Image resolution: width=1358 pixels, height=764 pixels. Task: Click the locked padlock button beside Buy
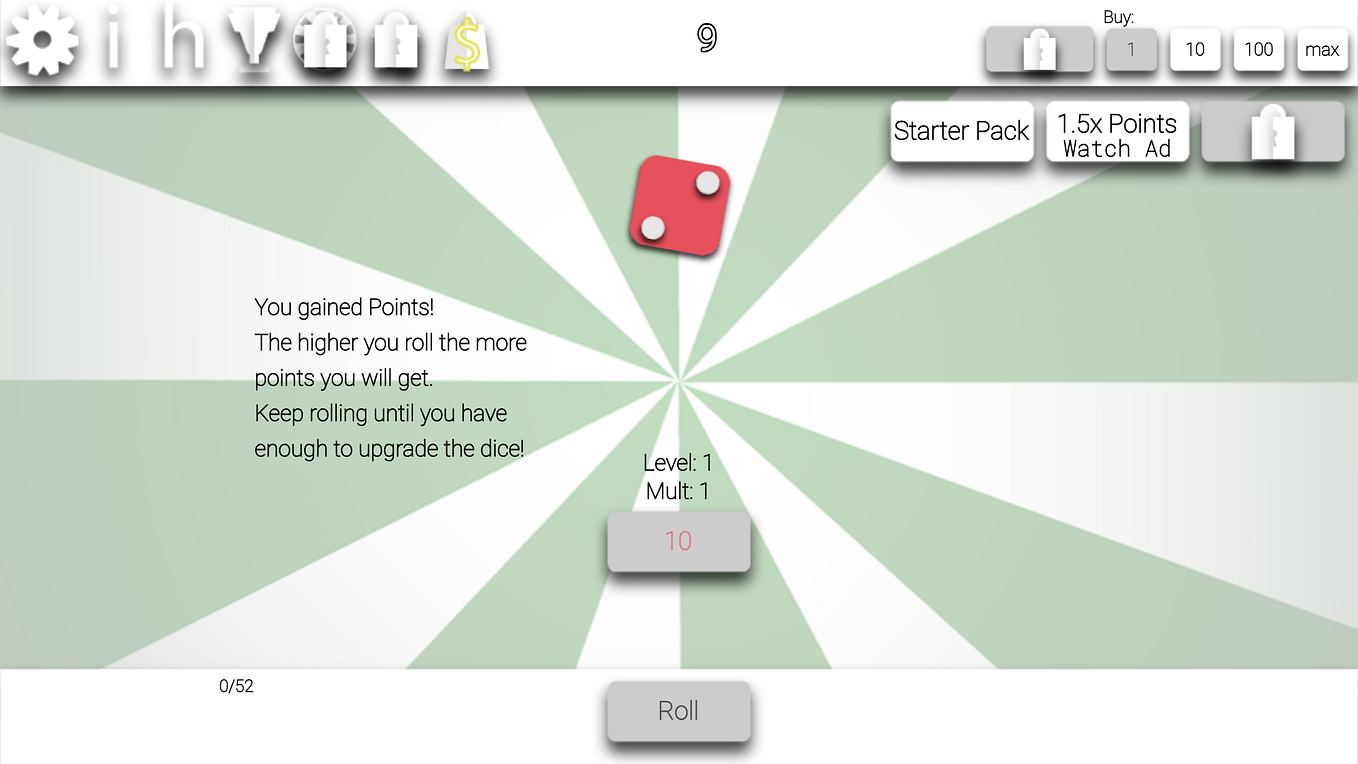[x=1038, y=48]
